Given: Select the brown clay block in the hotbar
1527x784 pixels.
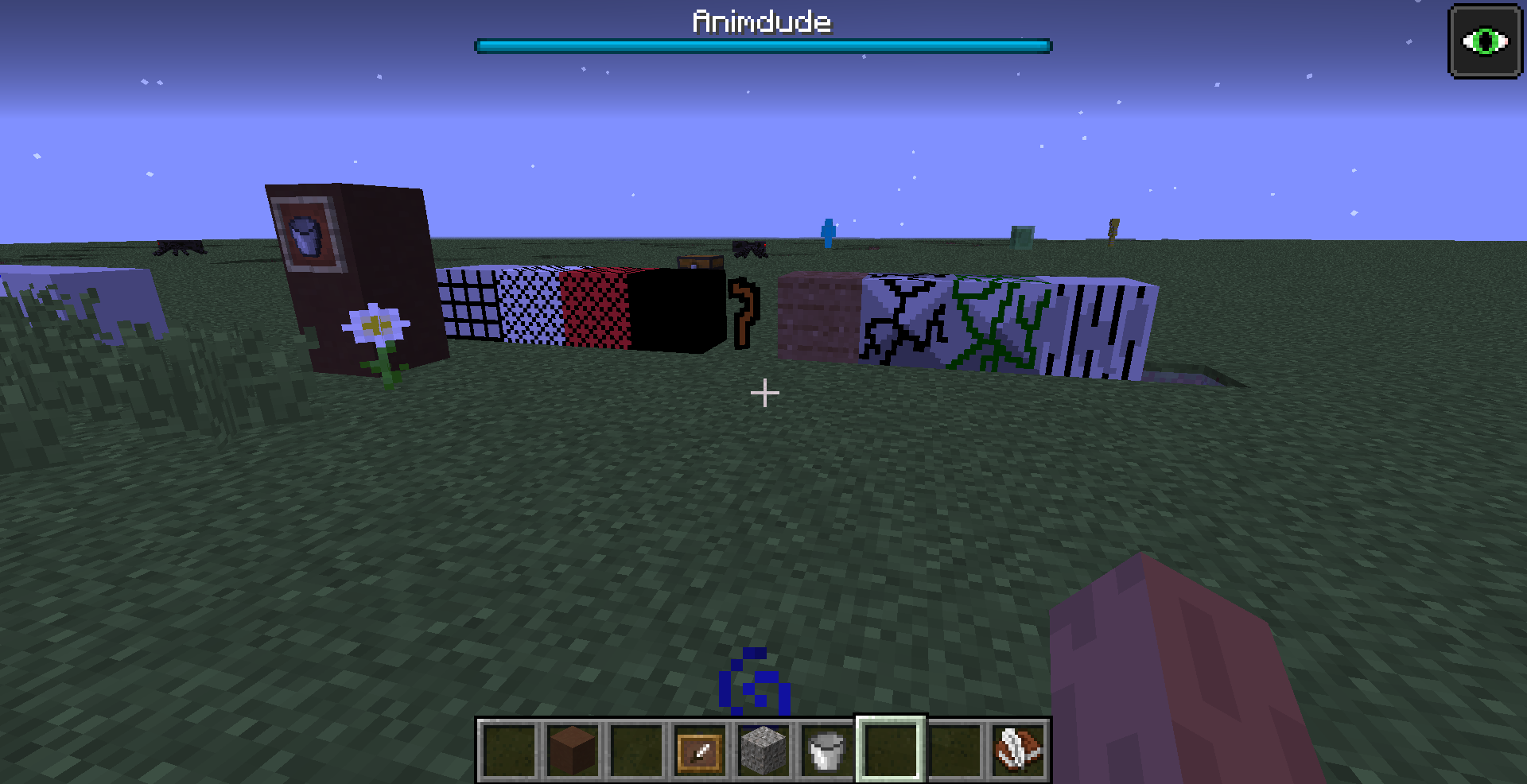Looking at the screenshot, I should pyautogui.click(x=573, y=751).
